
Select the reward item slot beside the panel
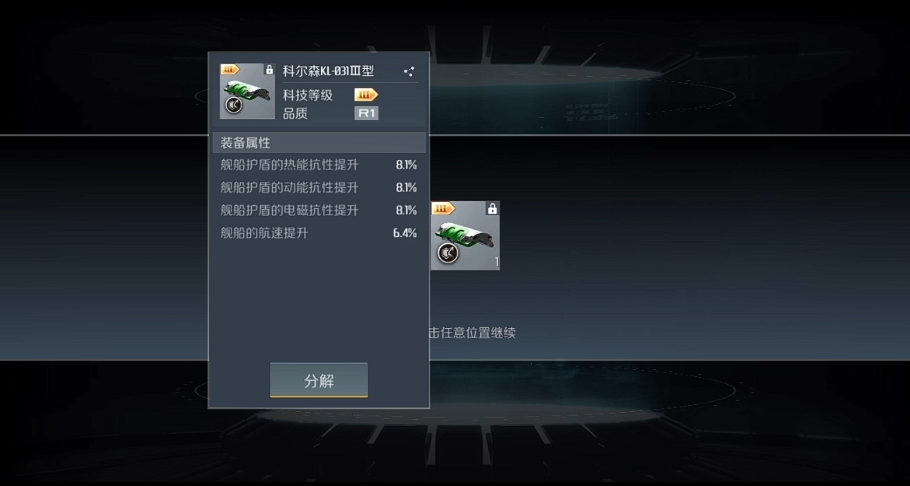pyautogui.click(x=466, y=236)
